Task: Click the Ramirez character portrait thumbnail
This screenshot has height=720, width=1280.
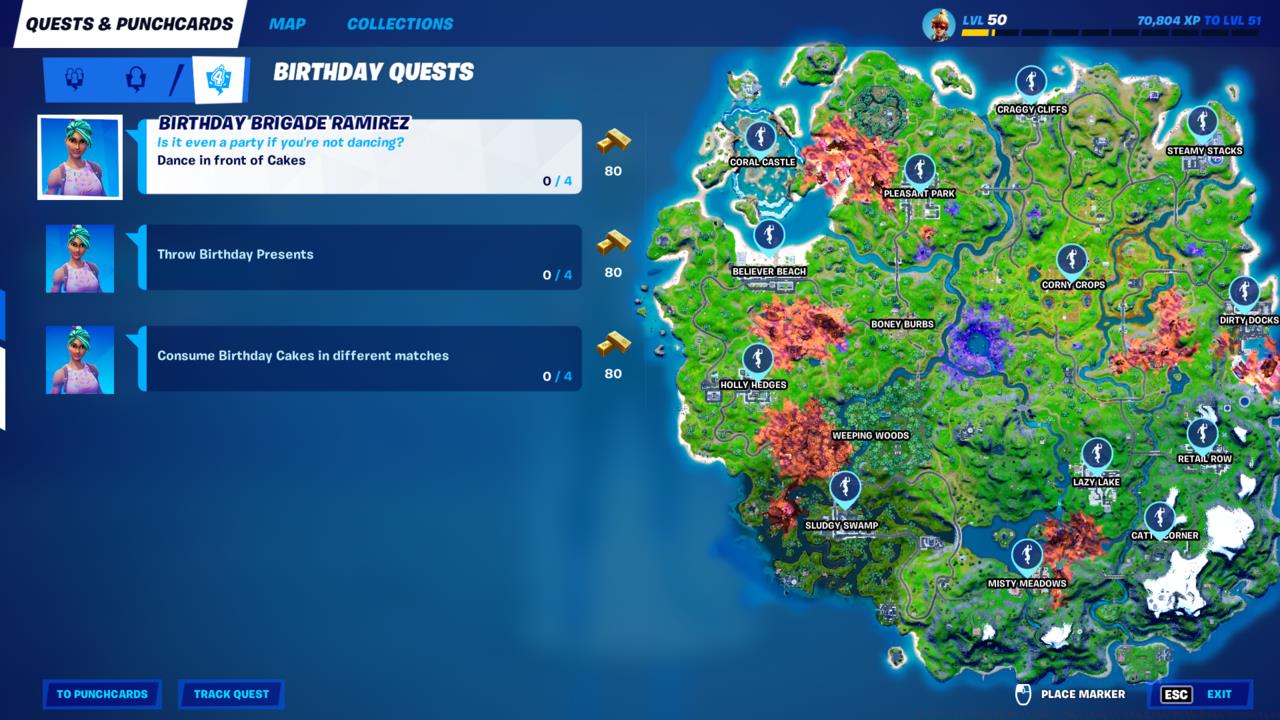Action: click(x=80, y=156)
